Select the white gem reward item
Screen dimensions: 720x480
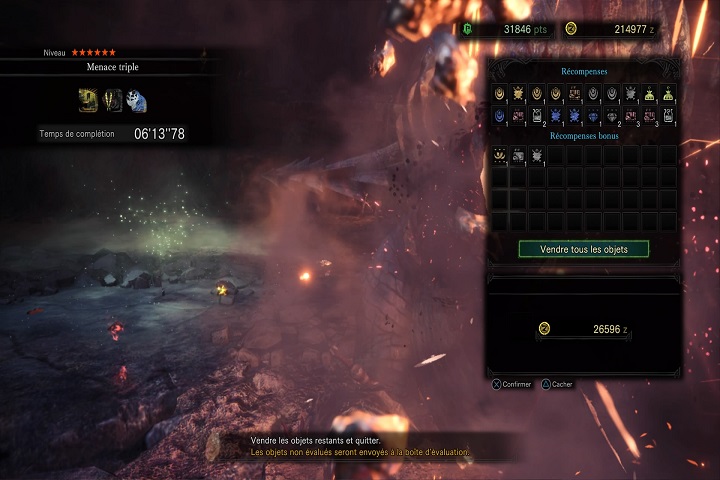(x=612, y=114)
